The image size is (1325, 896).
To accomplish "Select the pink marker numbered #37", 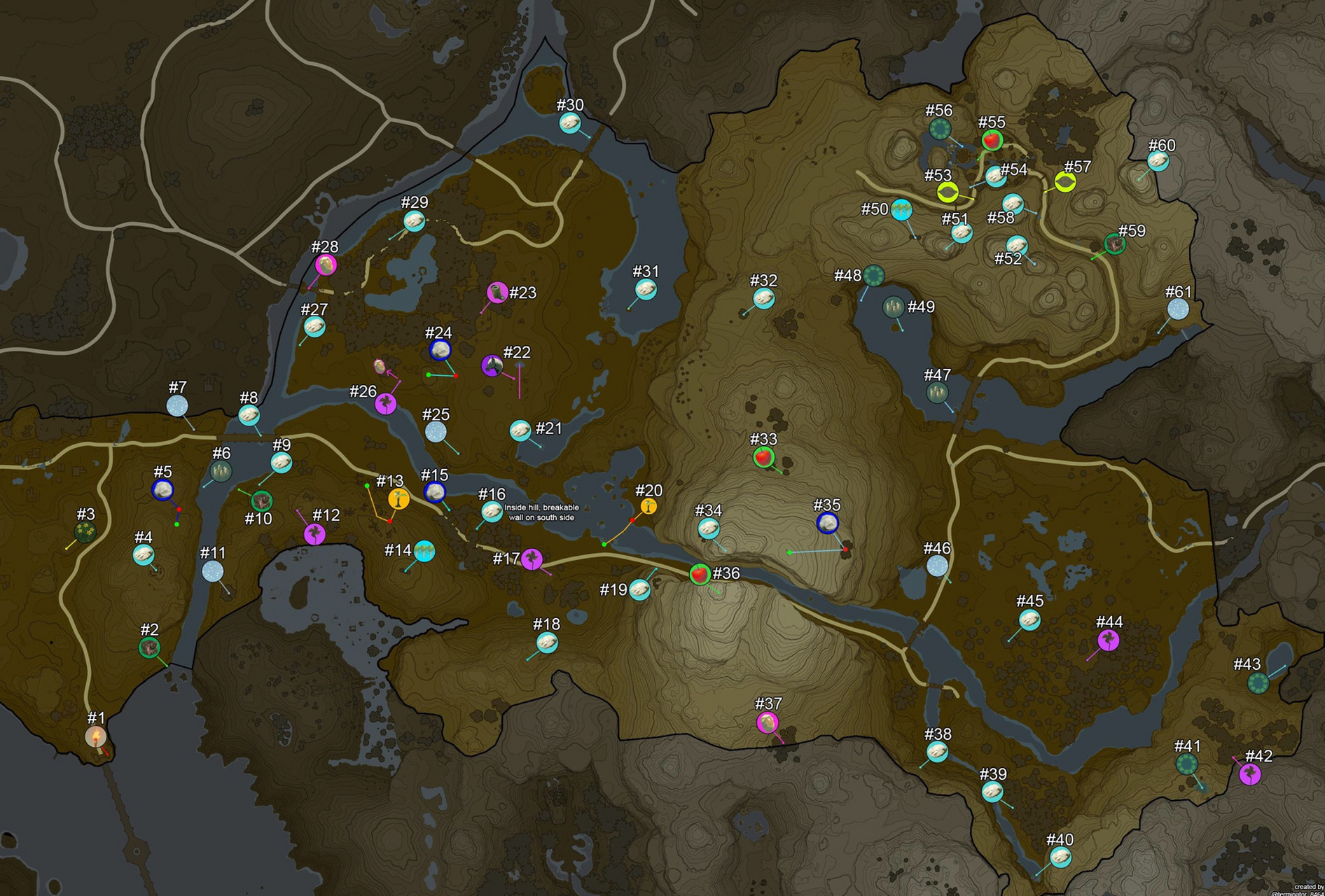I will click(x=768, y=722).
